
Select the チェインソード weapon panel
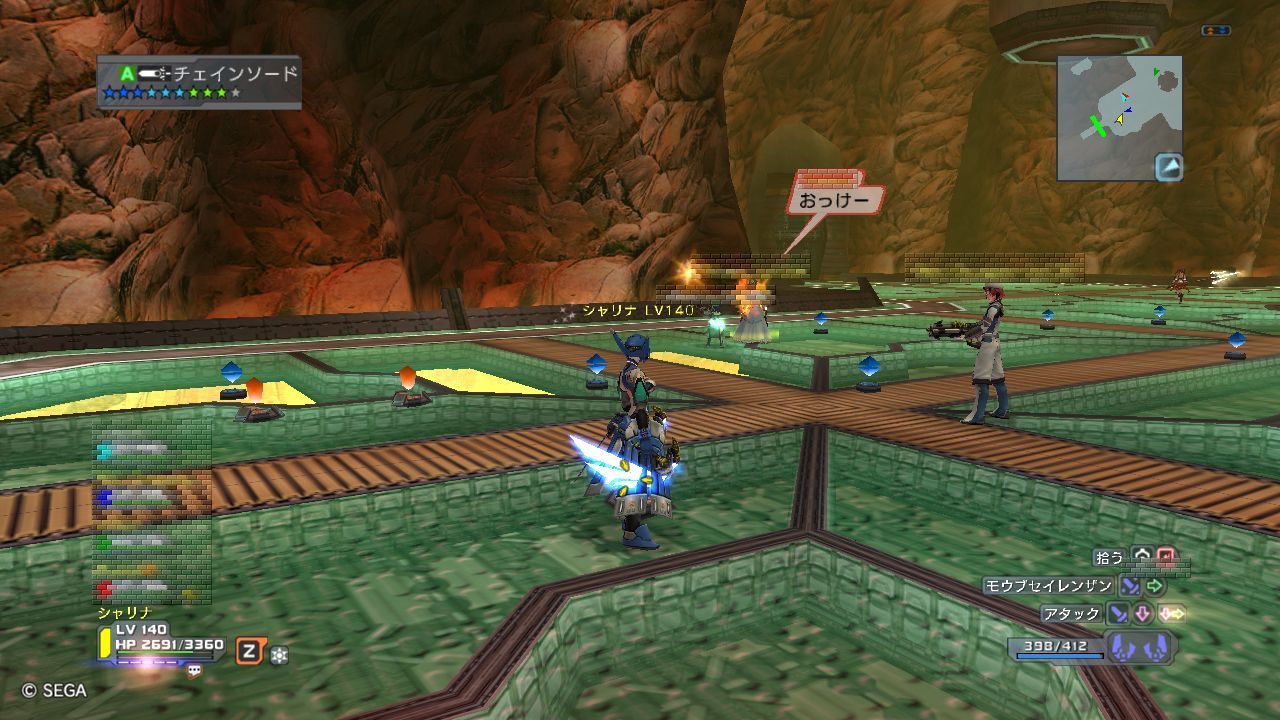click(199, 82)
